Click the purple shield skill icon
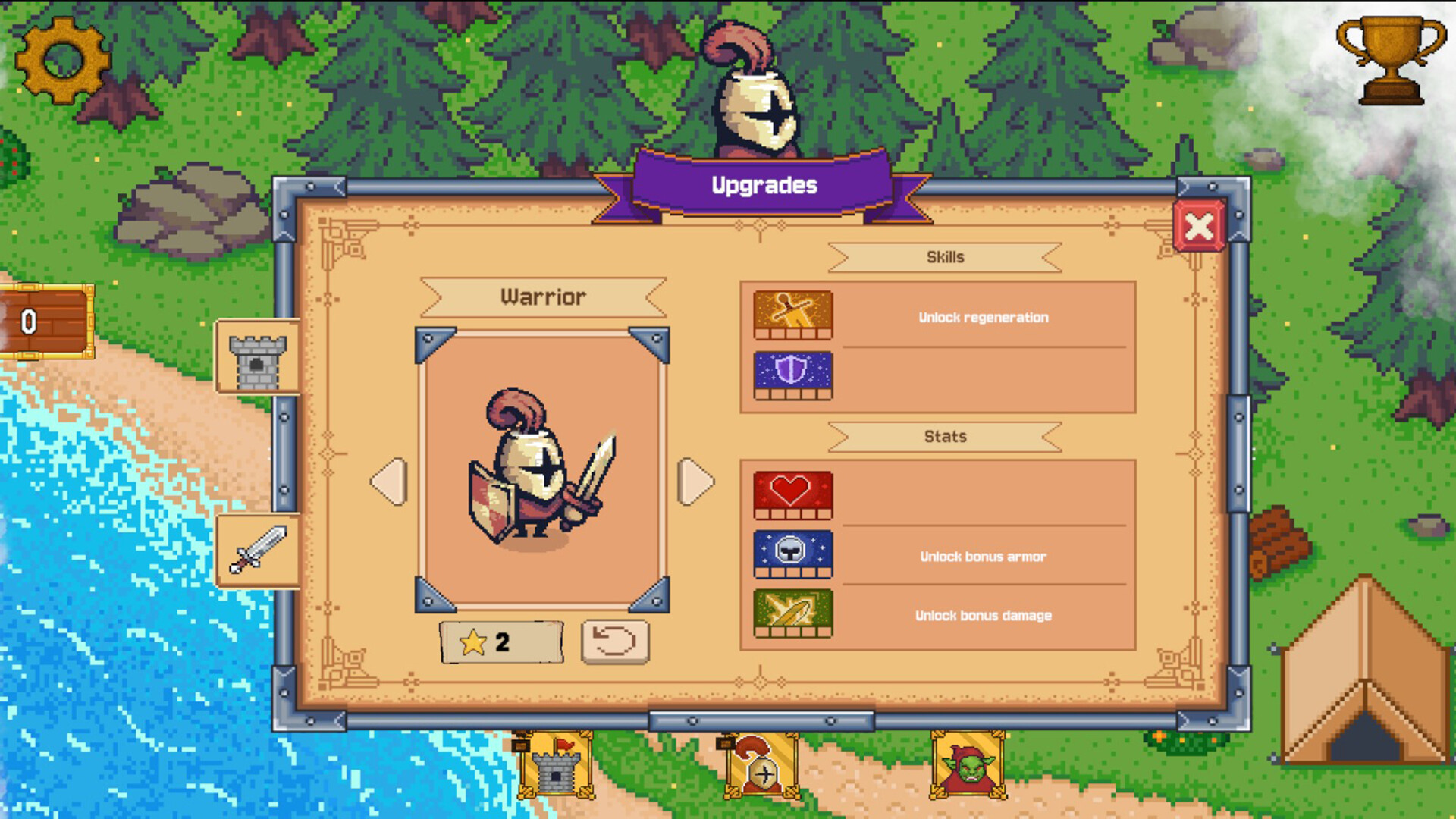This screenshot has height=819, width=1456. tap(792, 376)
